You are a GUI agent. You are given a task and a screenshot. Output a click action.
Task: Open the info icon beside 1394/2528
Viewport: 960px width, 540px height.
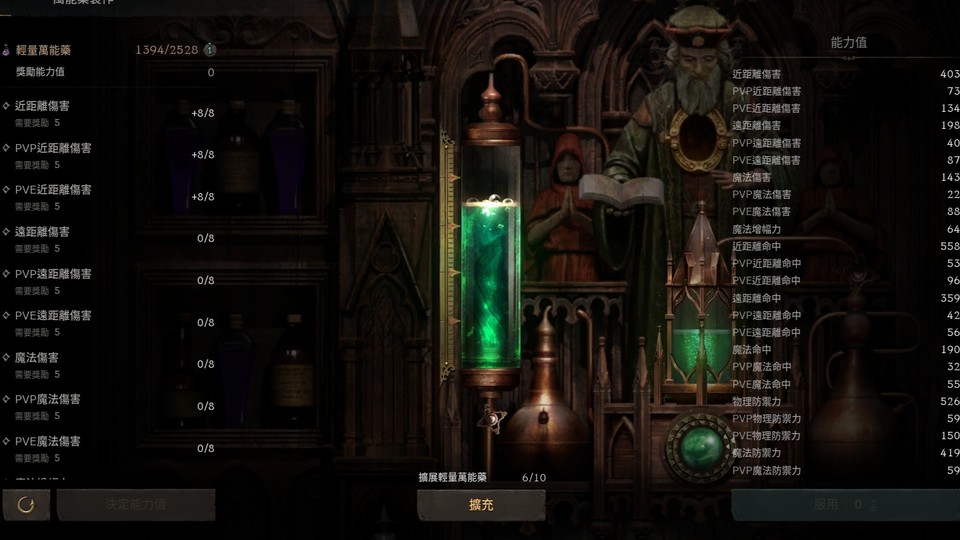(210, 49)
